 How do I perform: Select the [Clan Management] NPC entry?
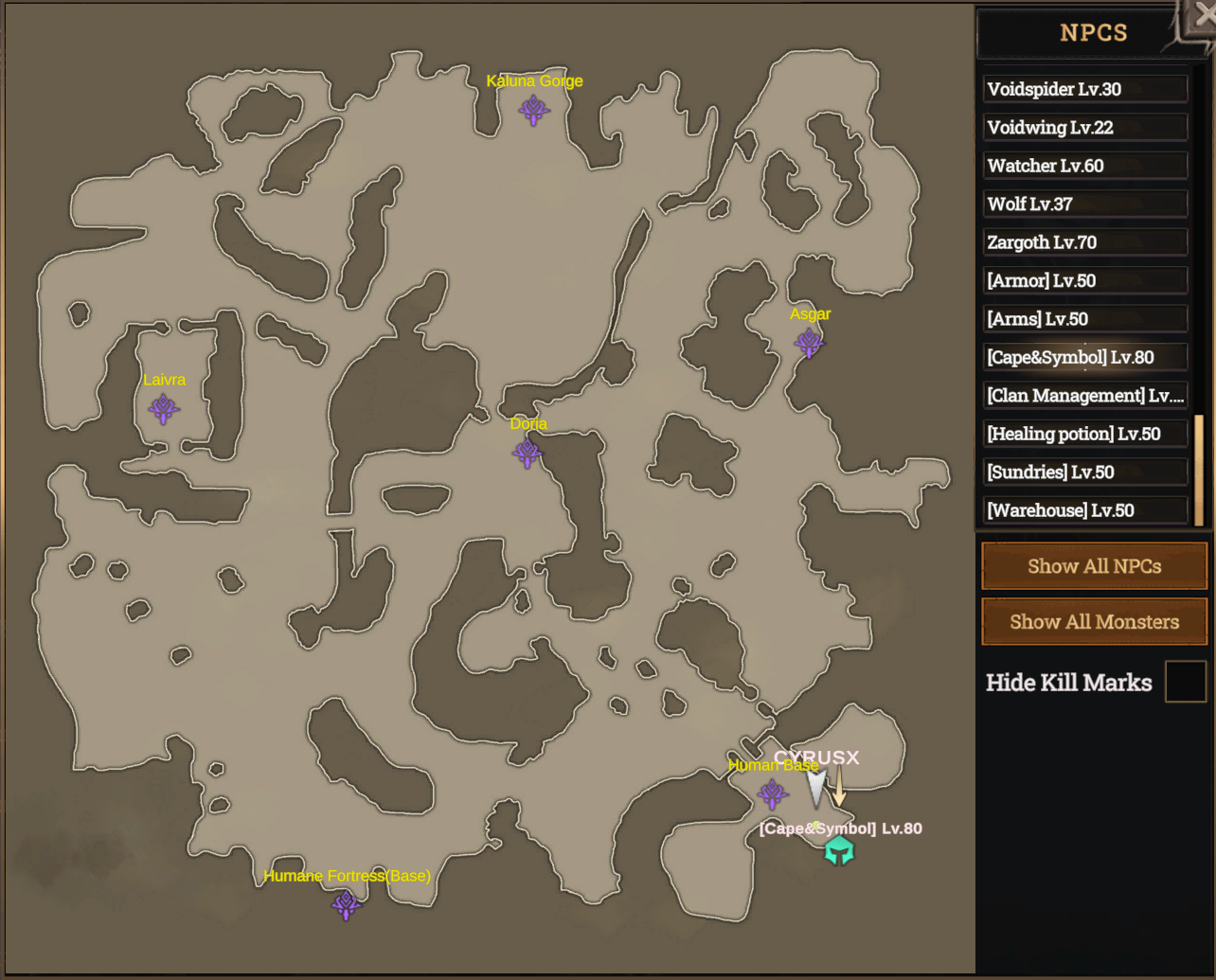[x=1085, y=395]
